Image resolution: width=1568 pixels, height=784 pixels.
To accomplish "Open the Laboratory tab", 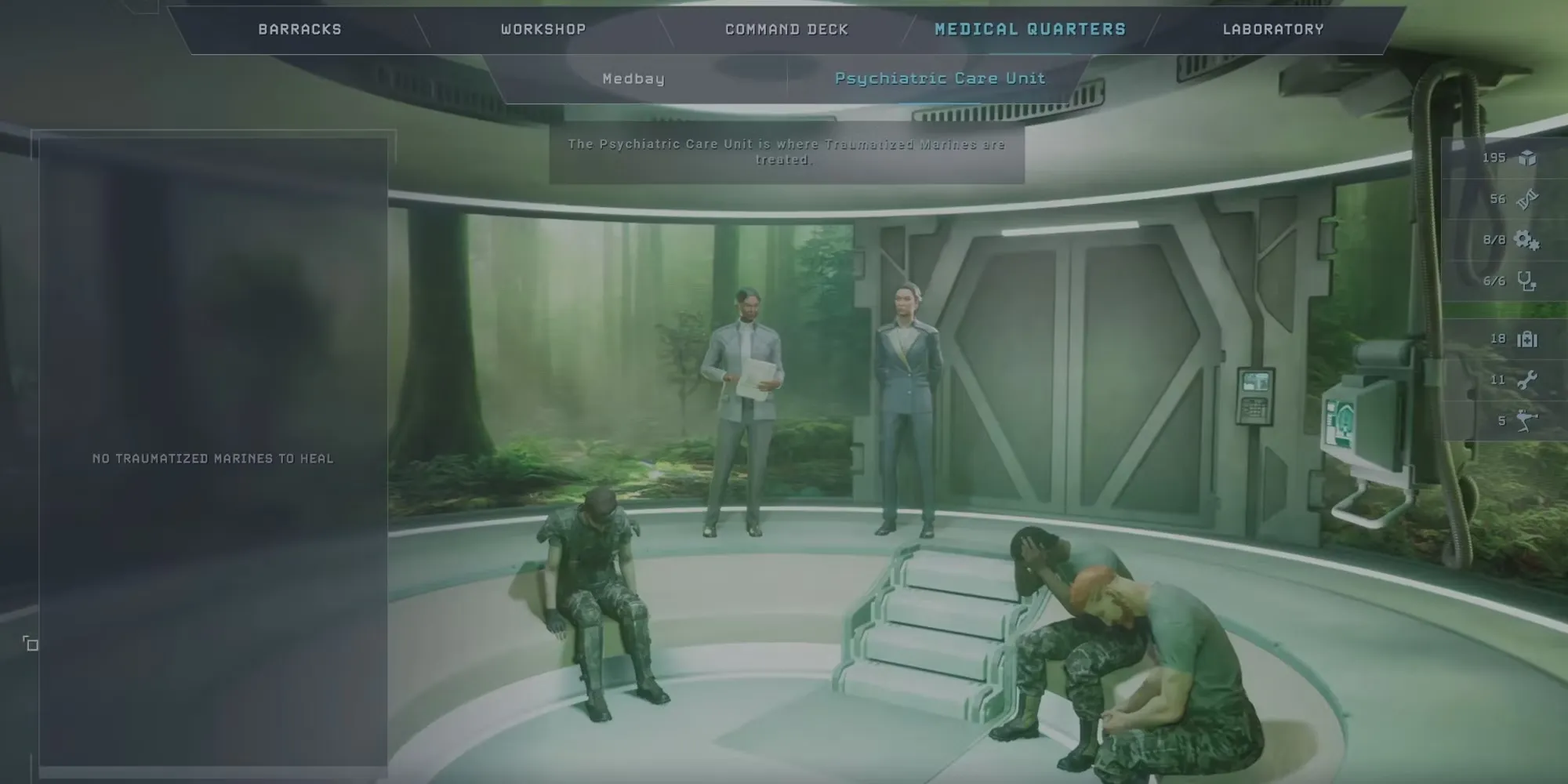I will (1273, 30).
